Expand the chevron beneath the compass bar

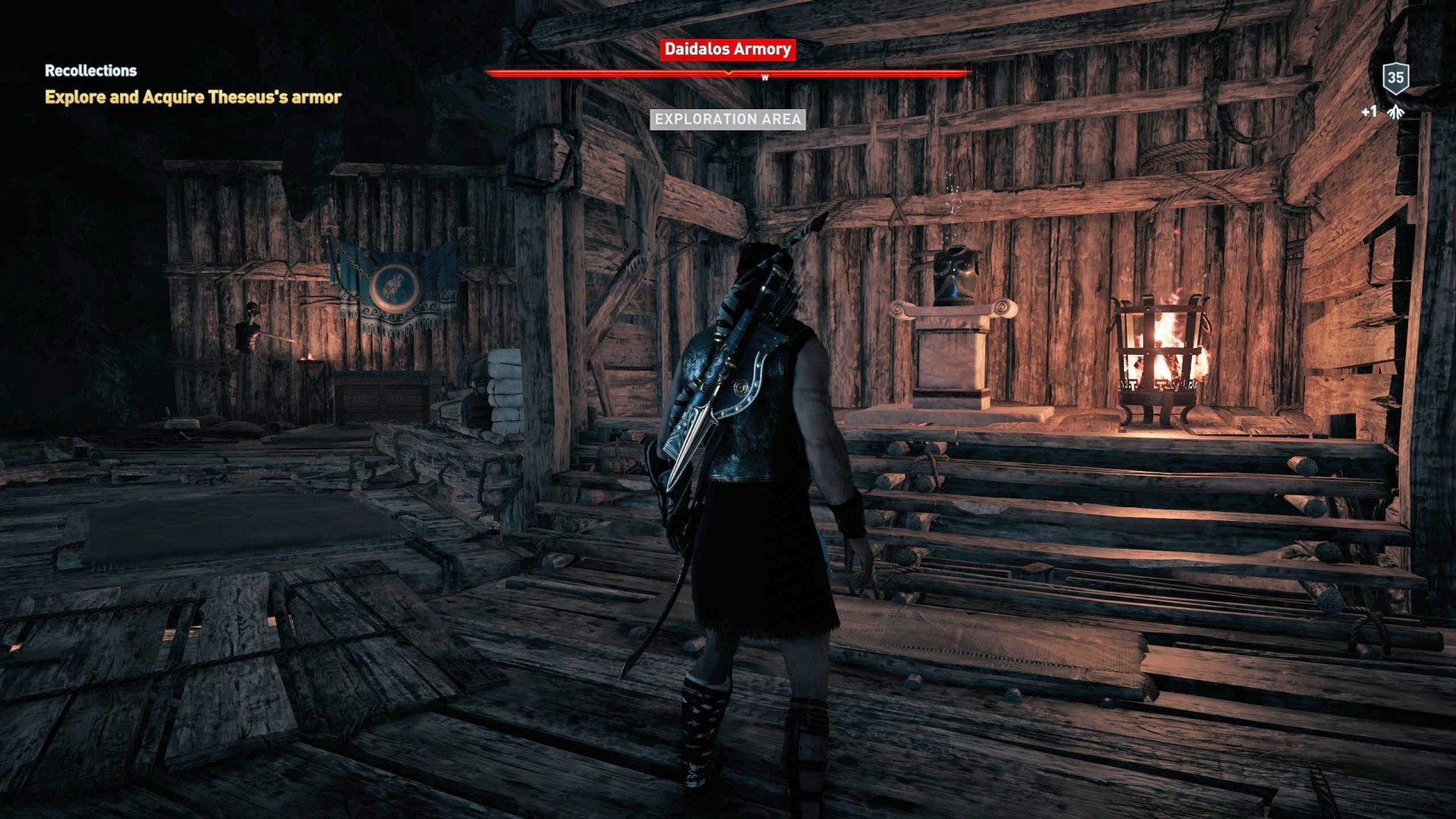click(x=727, y=75)
